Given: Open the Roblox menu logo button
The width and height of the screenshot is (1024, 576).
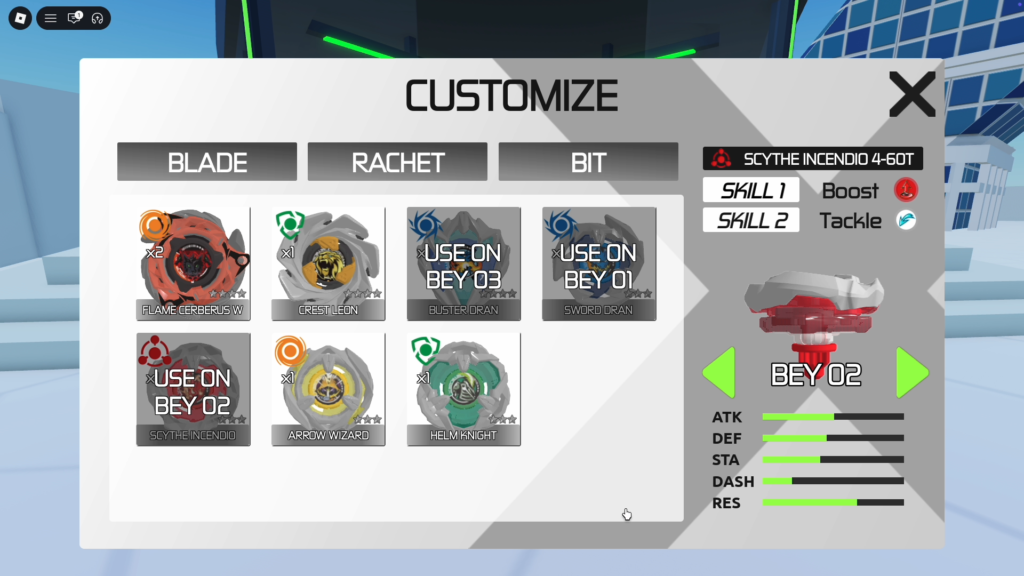Looking at the screenshot, I should point(20,18).
